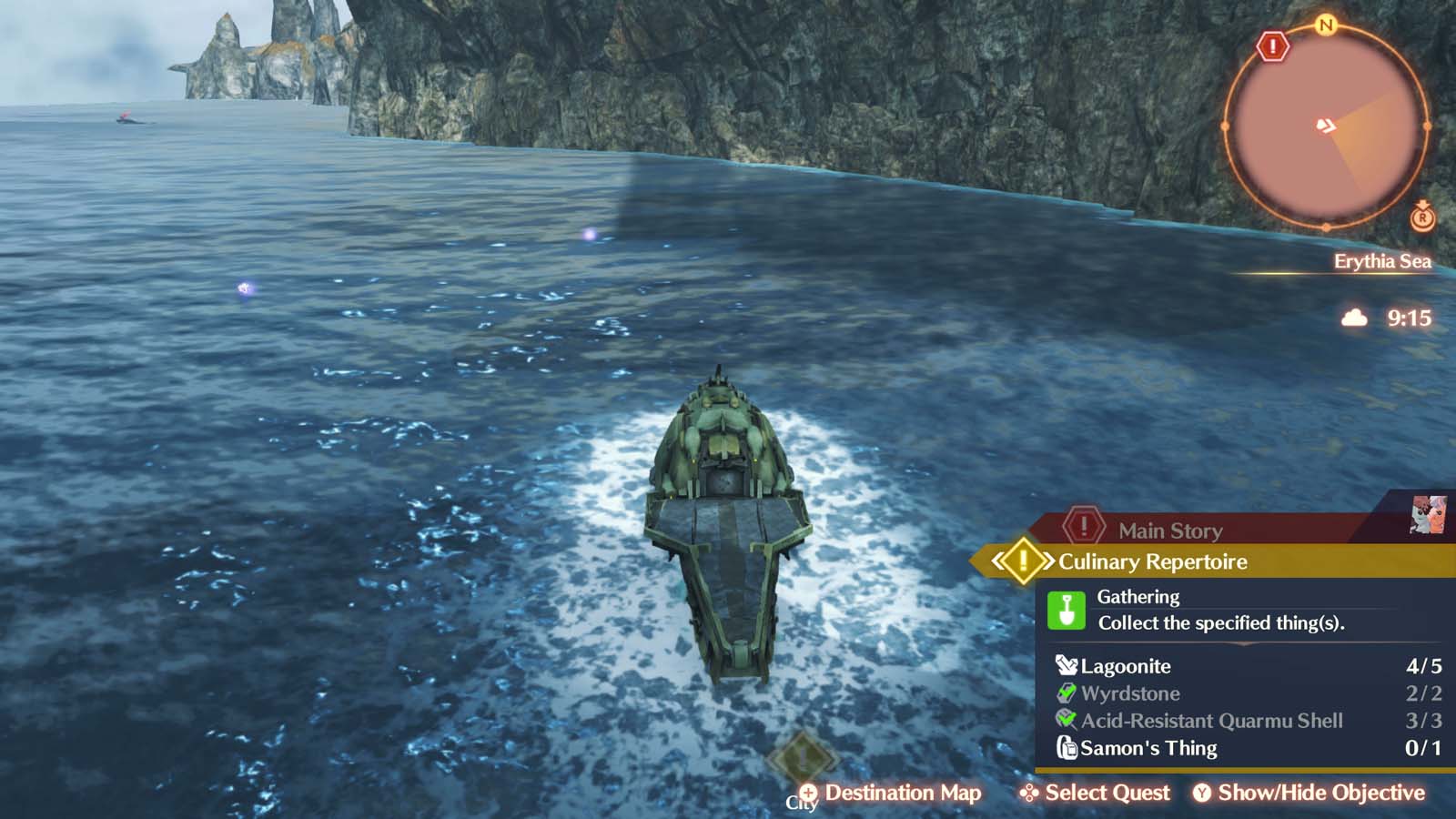Image resolution: width=1456 pixels, height=819 pixels.
Task: Click the R button icon below the minimap
Action: click(x=1423, y=218)
